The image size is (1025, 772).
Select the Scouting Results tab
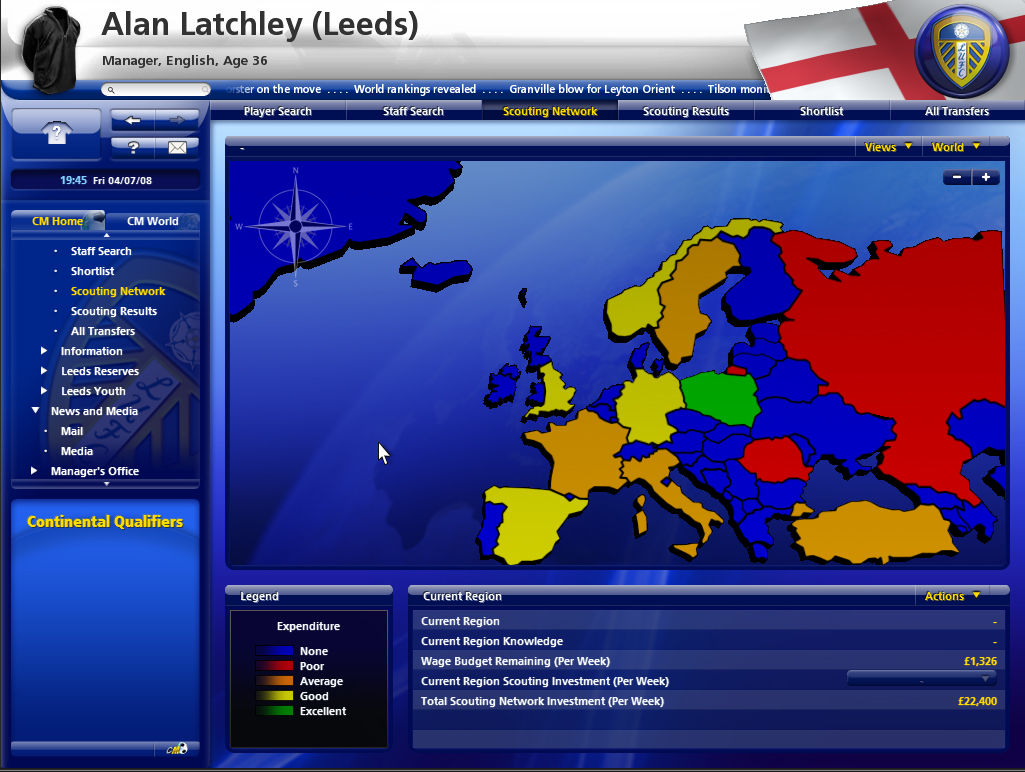coord(686,111)
